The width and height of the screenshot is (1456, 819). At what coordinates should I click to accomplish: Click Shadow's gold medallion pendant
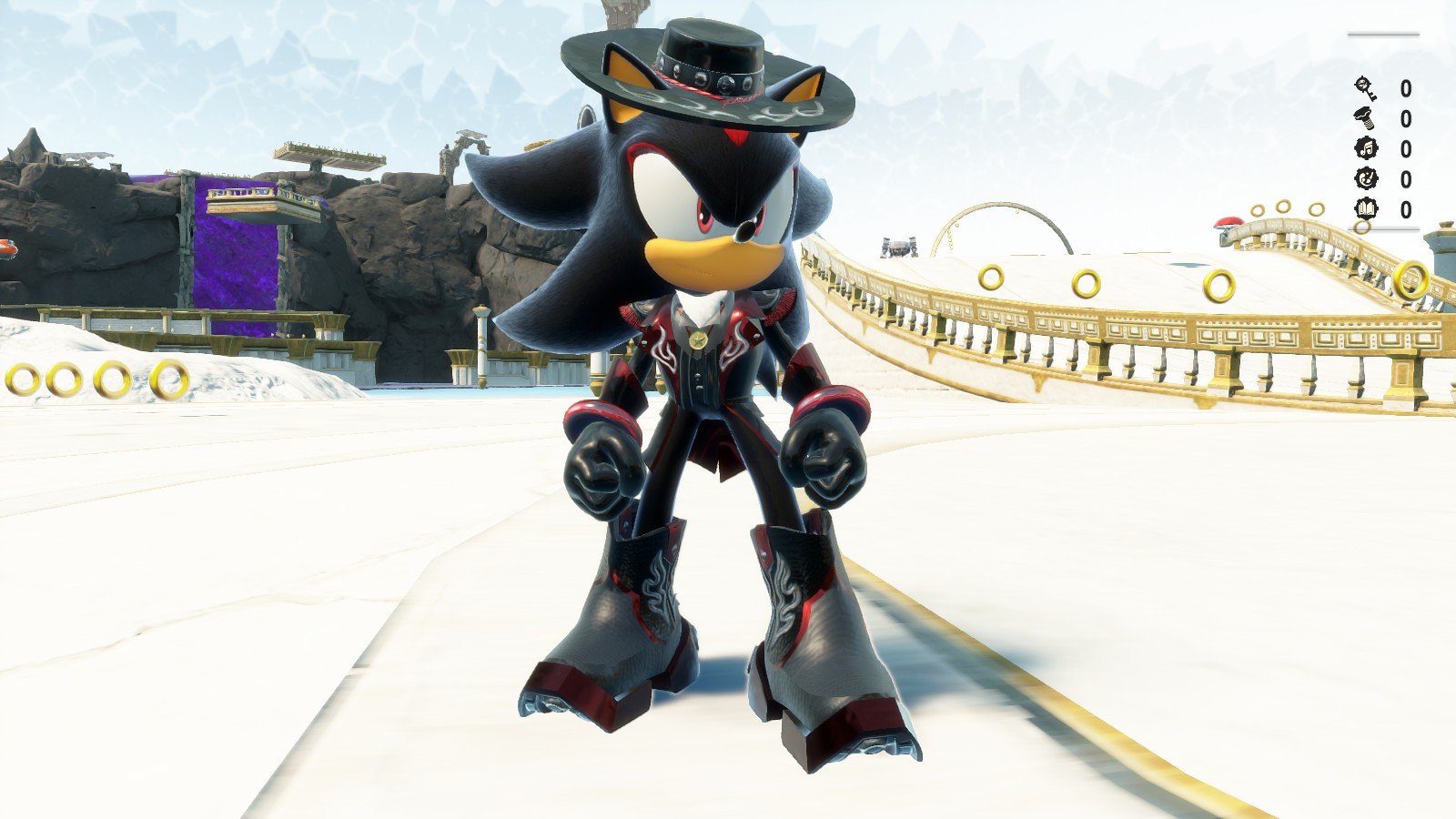click(696, 339)
